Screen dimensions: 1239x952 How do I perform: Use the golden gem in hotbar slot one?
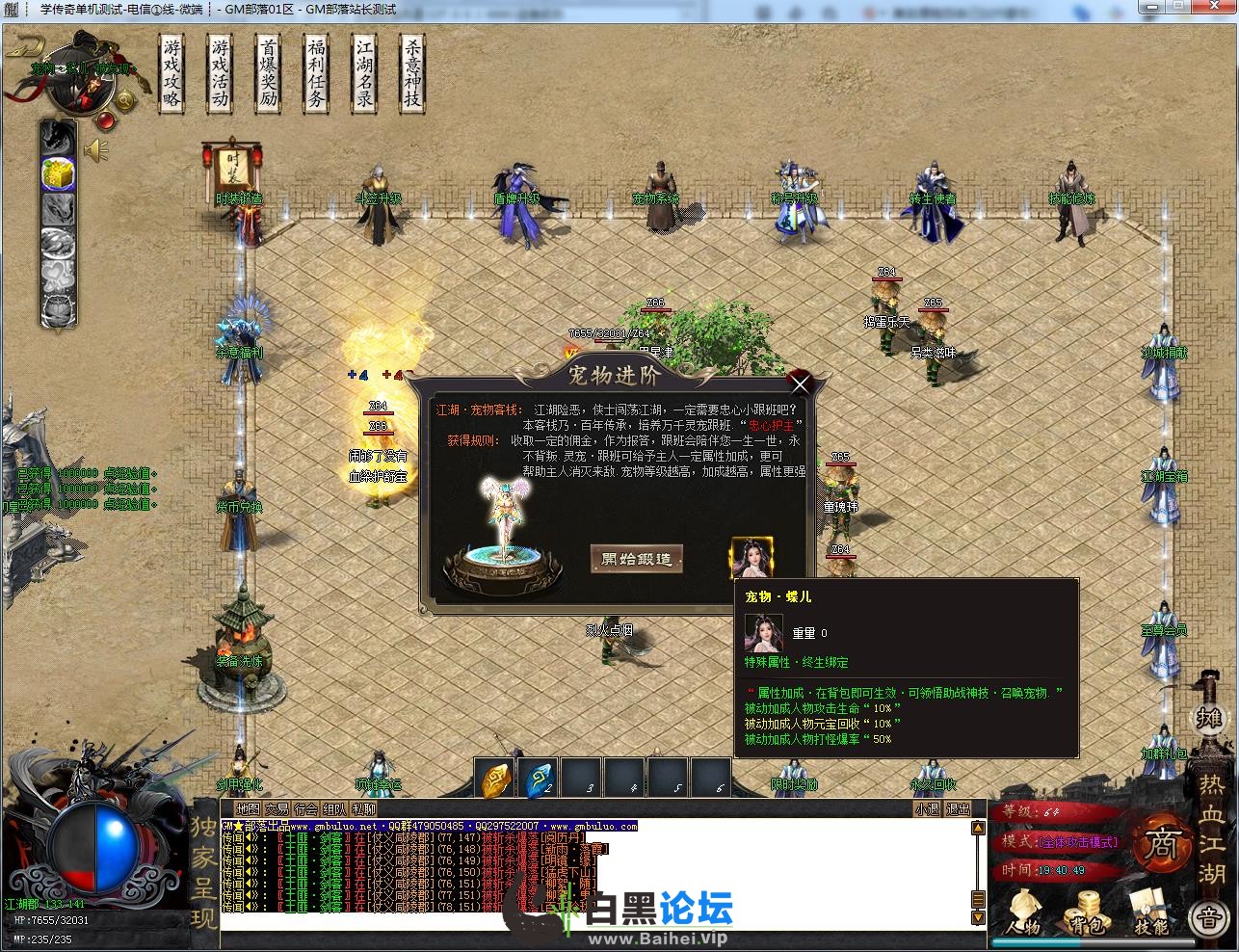coord(495,779)
